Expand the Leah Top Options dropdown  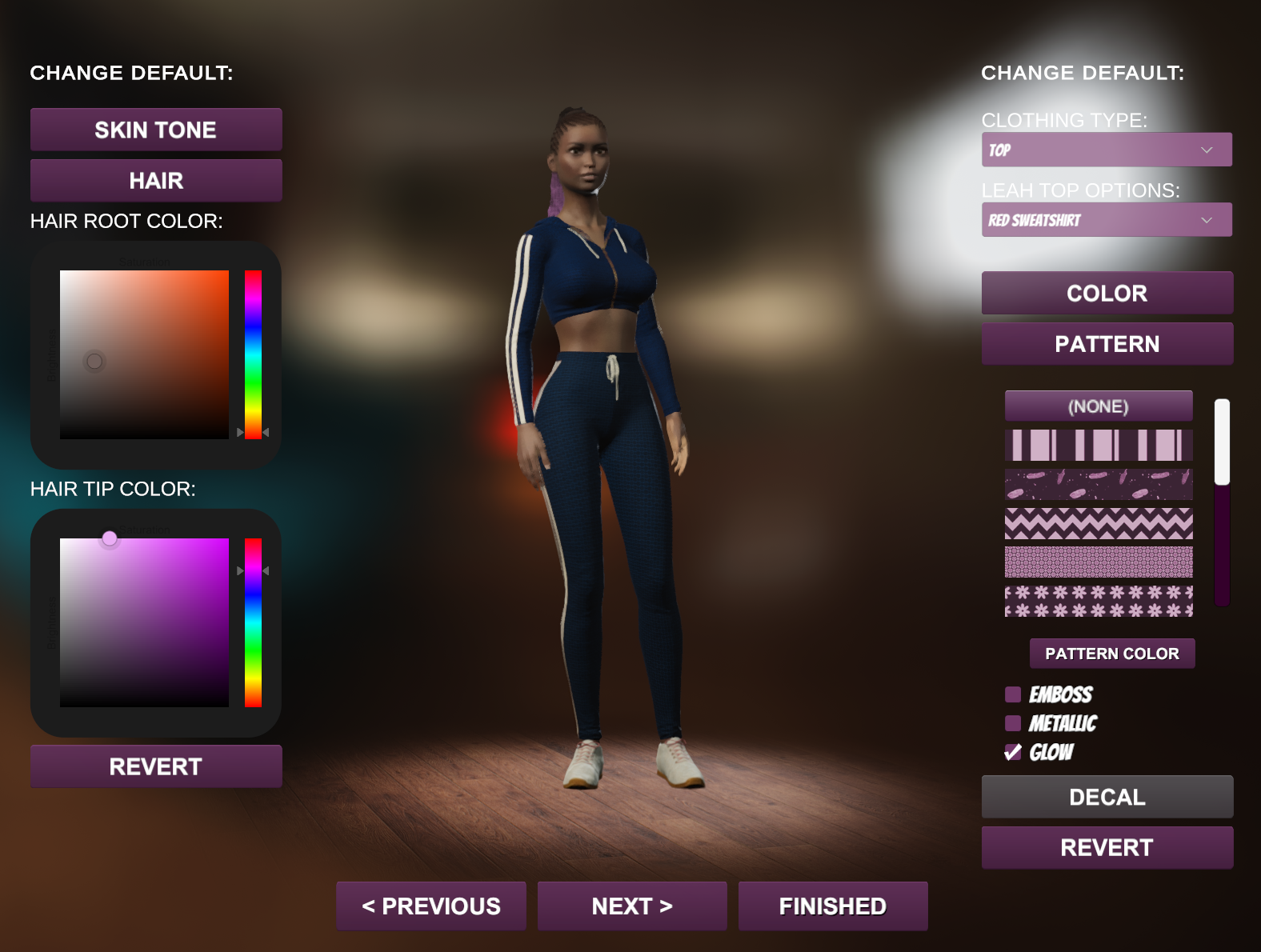(x=1106, y=220)
